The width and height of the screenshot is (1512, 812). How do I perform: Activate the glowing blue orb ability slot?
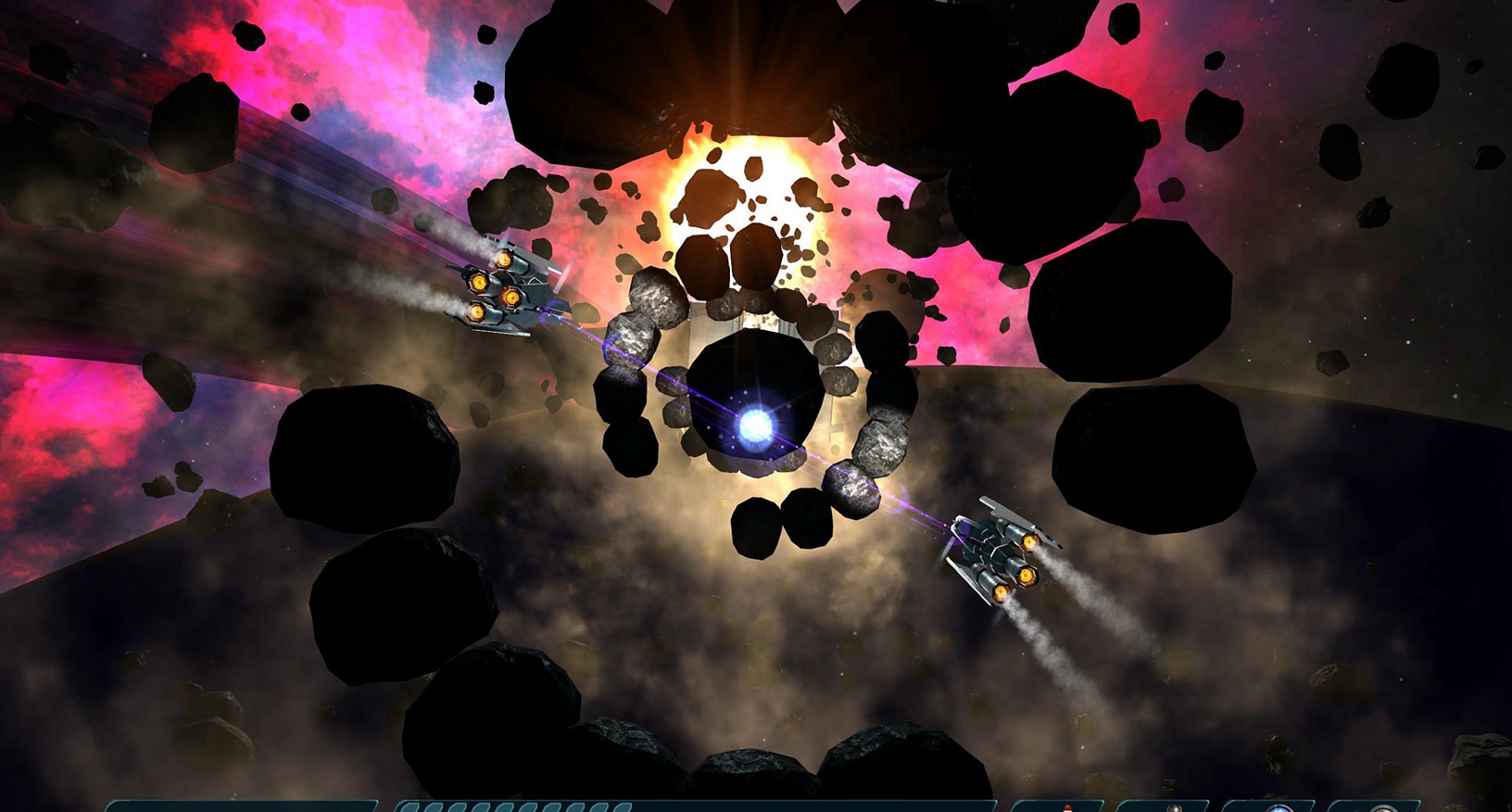pos(1278,807)
